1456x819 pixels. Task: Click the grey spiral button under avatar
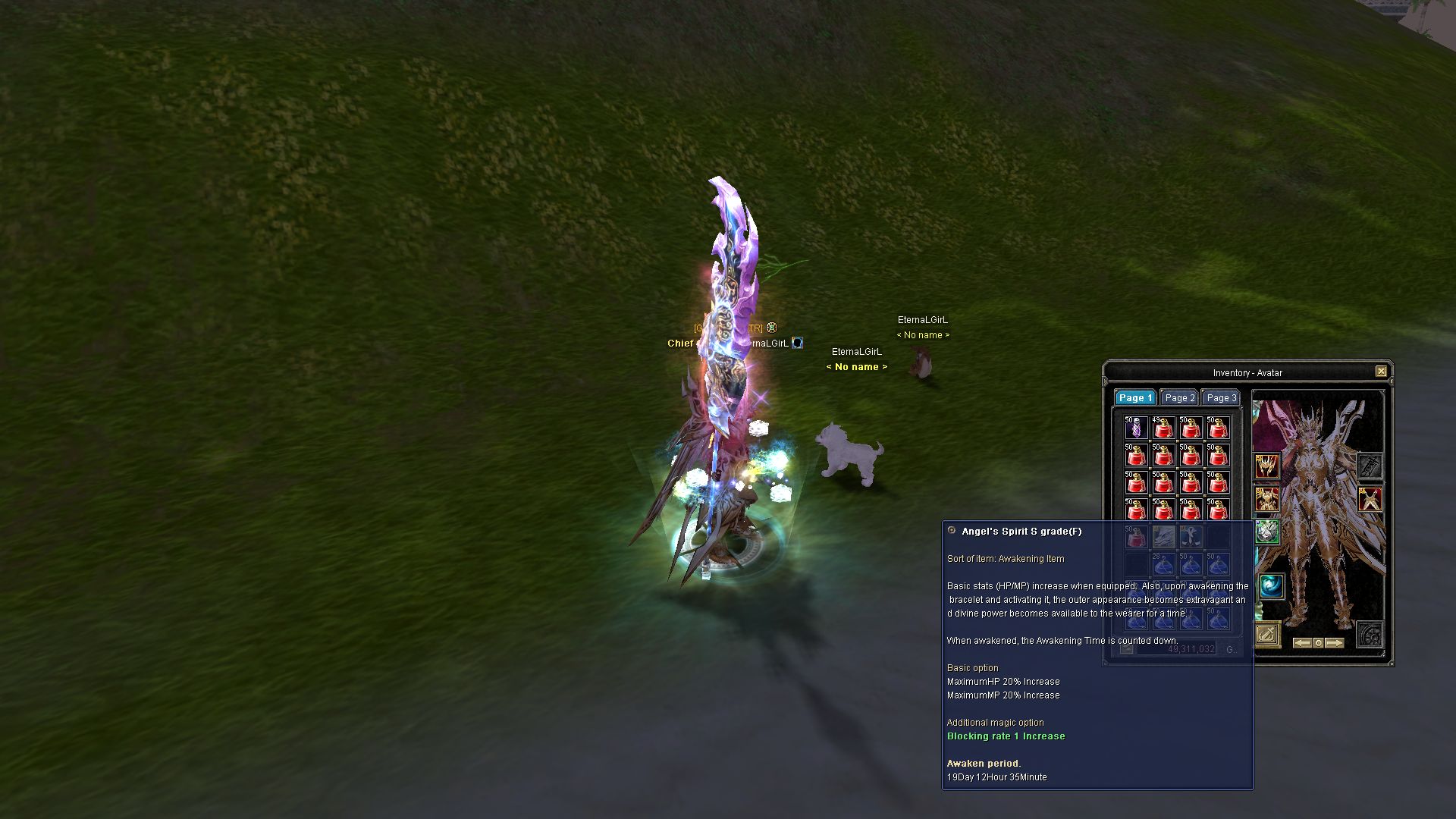tap(1370, 634)
